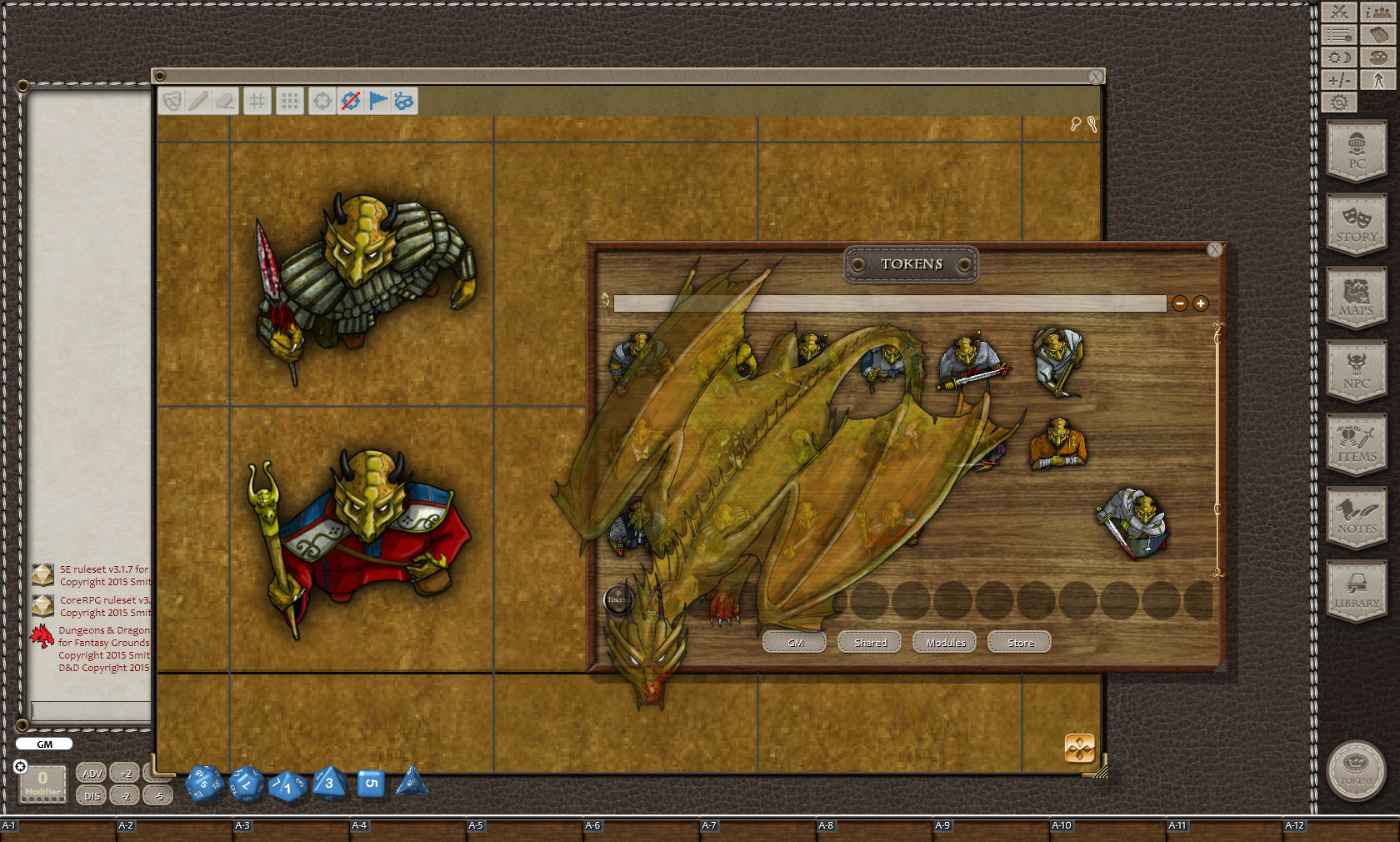Switch to the Modules tab in Tokens window
1400x842 pixels.
click(942, 642)
